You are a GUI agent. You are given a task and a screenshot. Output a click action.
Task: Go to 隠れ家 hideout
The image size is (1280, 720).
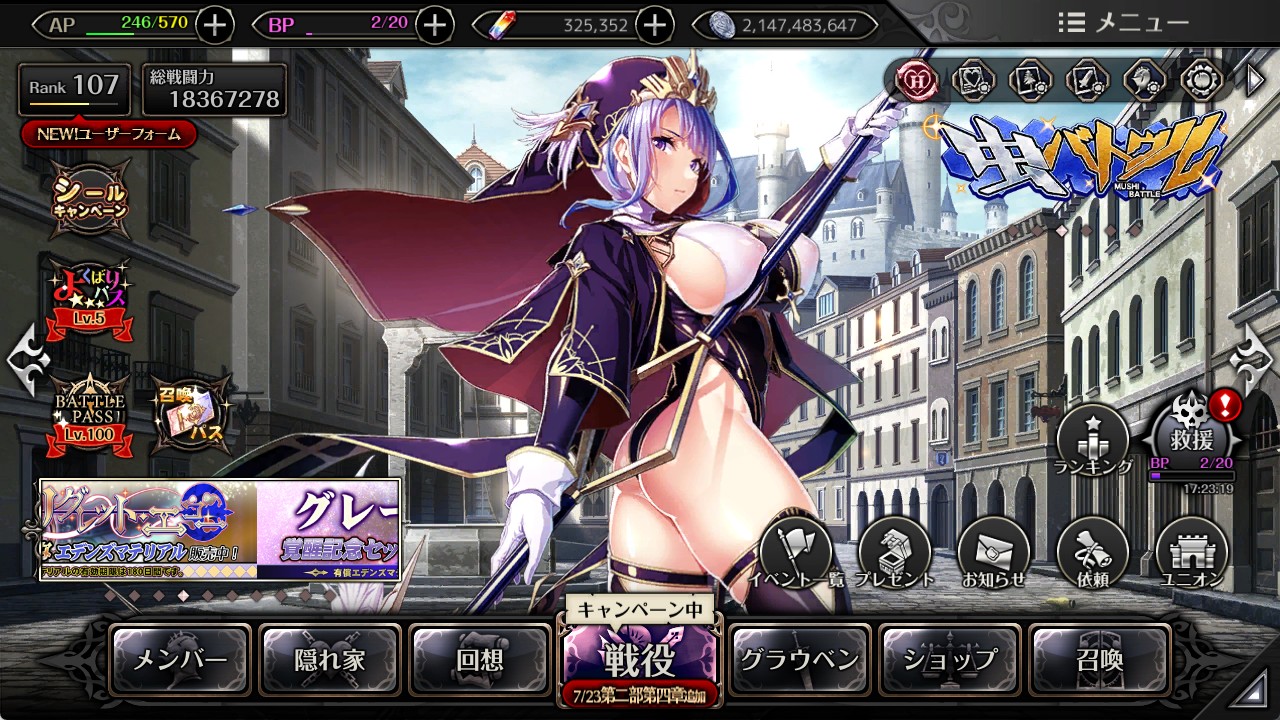click(x=330, y=660)
